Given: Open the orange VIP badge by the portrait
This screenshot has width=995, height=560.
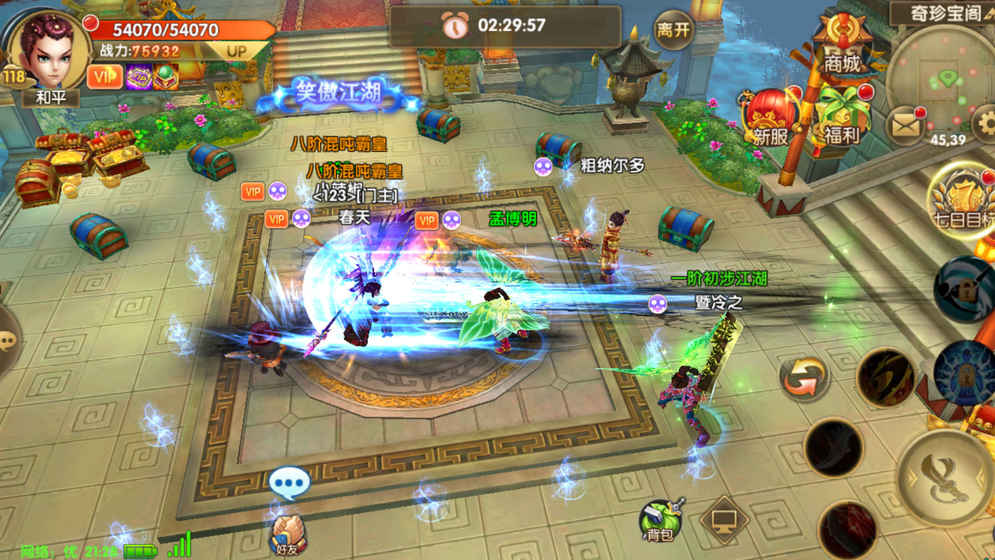Looking at the screenshot, I should pyautogui.click(x=102, y=76).
